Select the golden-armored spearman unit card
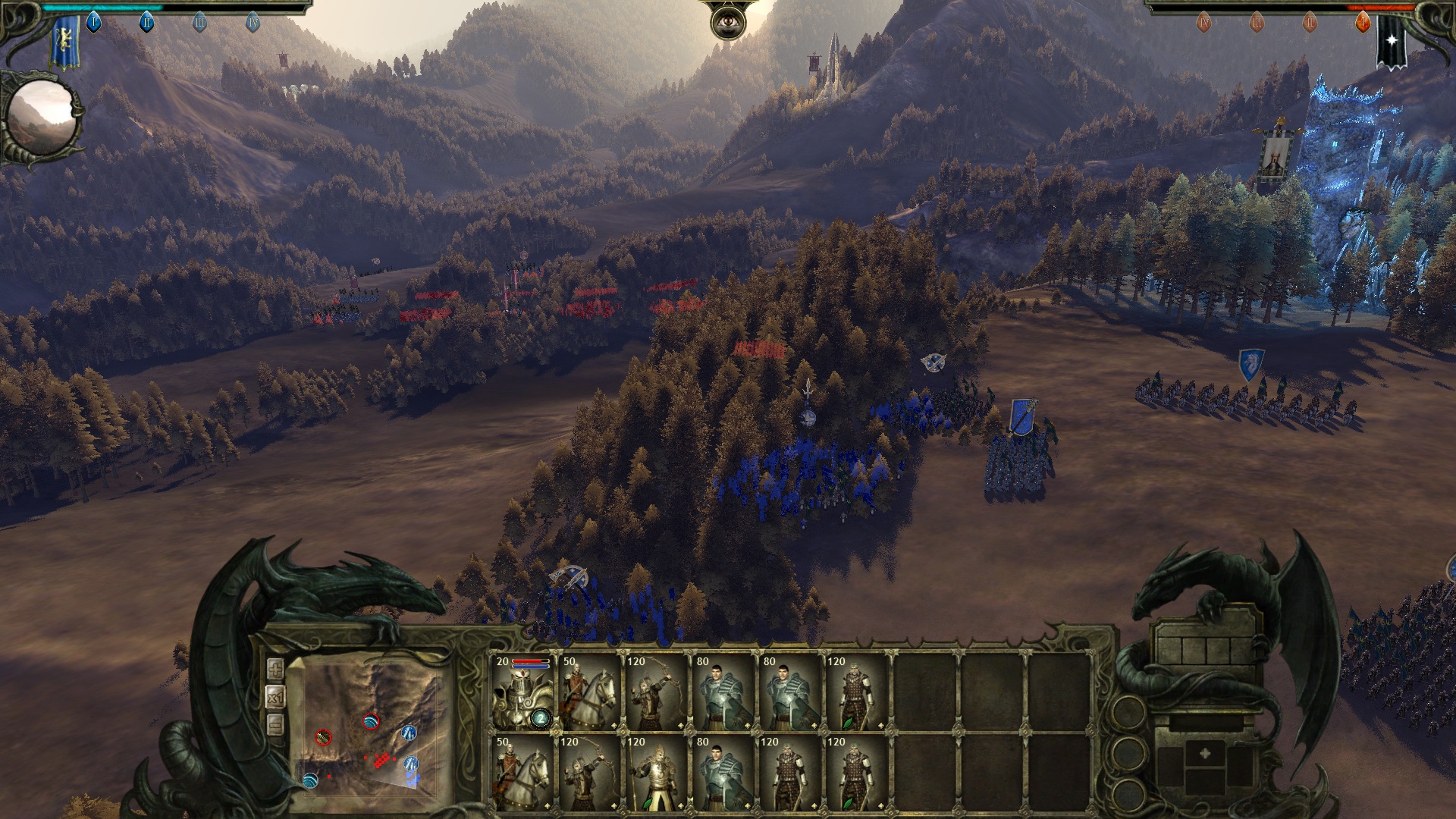This screenshot has height=819, width=1456. click(657, 773)
